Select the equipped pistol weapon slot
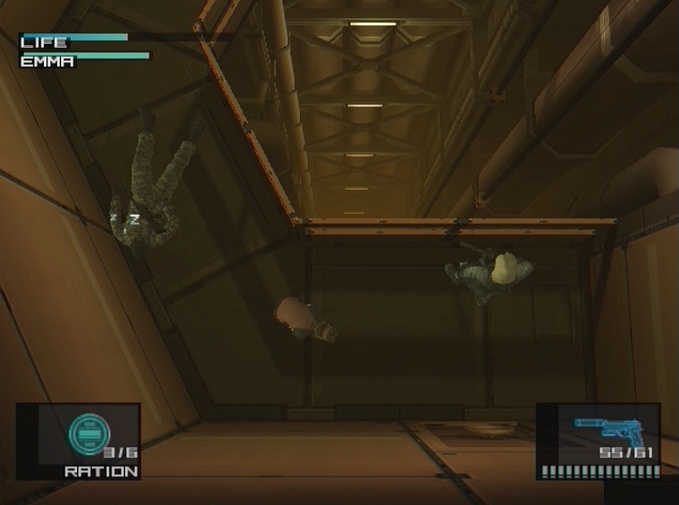Viewport: 679px width, 505px height. click(x=598, y=440)
